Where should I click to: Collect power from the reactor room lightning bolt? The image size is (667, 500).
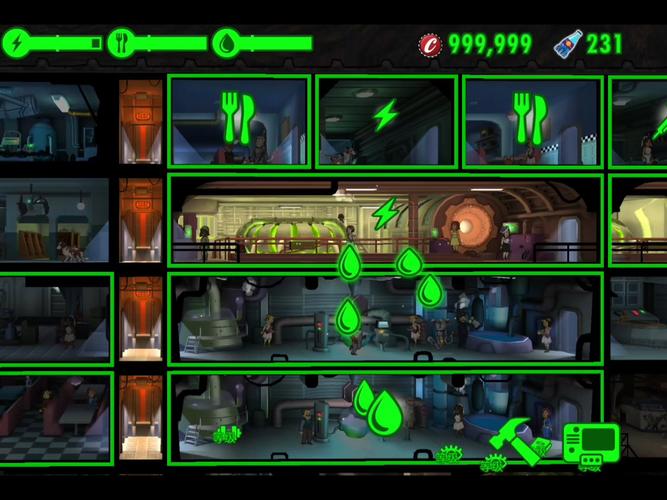[385, 213]
